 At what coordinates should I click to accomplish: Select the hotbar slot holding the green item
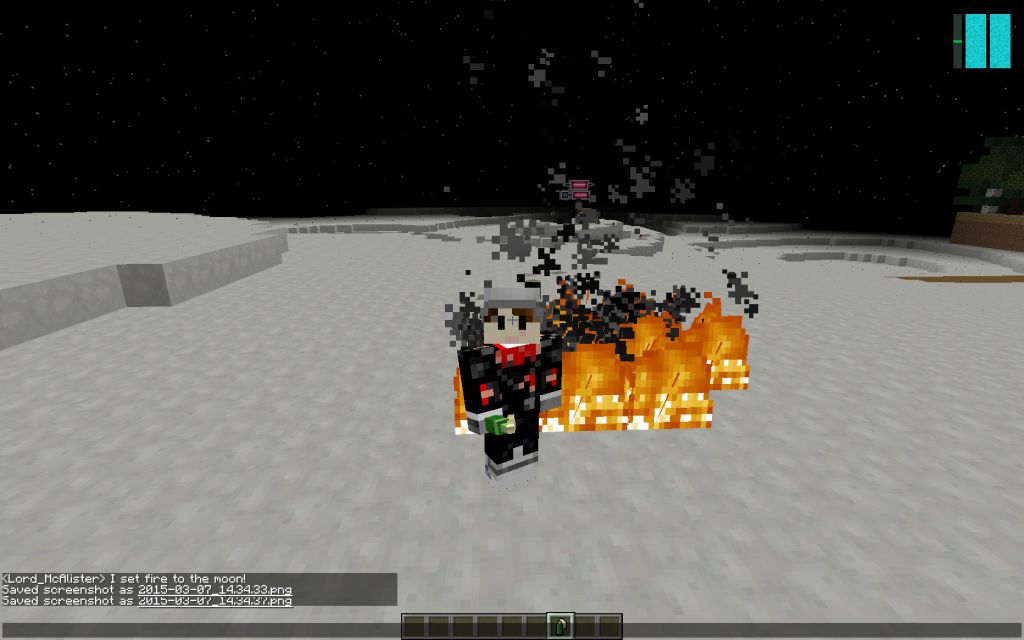pyautogui.click(x=561, y=627)
